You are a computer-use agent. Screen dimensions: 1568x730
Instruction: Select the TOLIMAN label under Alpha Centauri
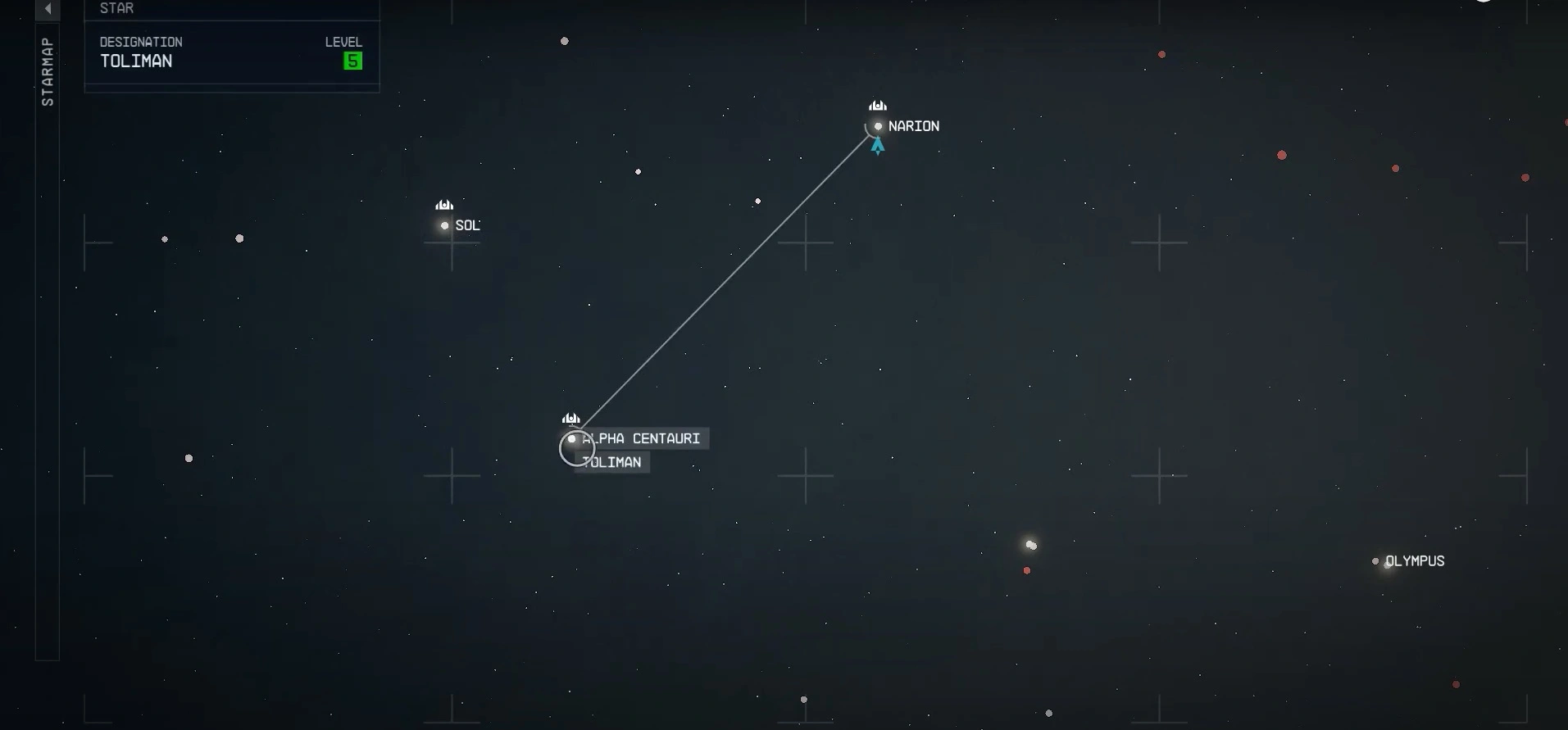point(612,462)
